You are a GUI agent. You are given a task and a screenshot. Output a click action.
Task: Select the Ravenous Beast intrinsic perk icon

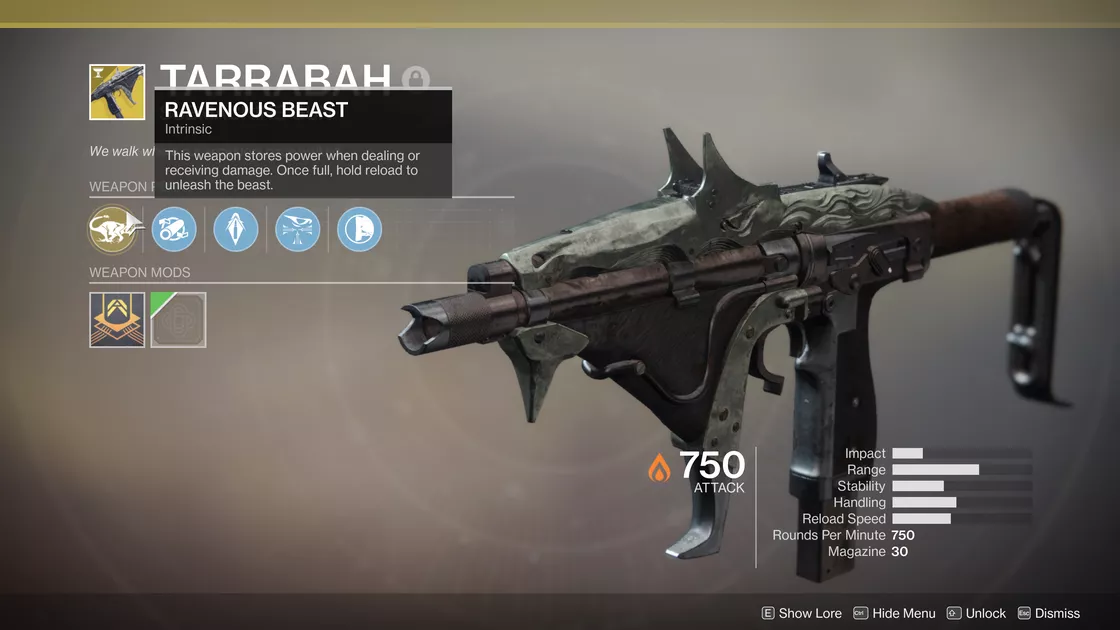tap(113, 230)
